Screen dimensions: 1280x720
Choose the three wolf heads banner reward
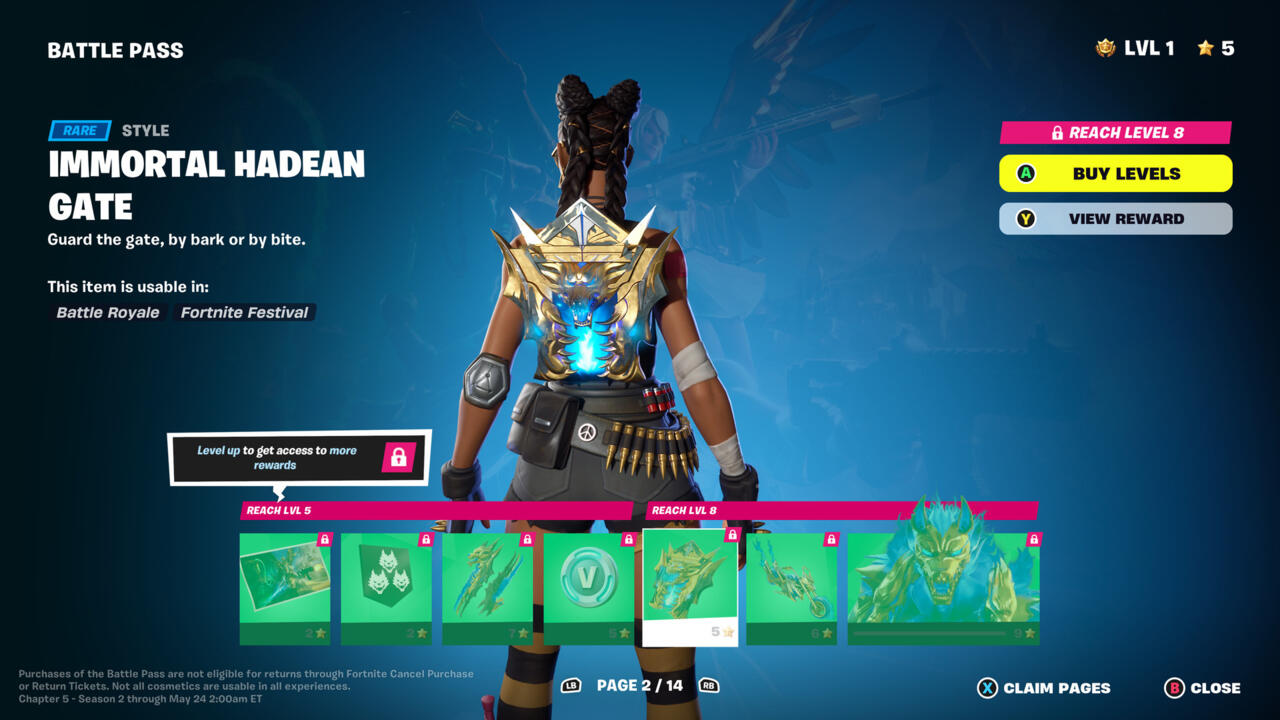[386, 588]
